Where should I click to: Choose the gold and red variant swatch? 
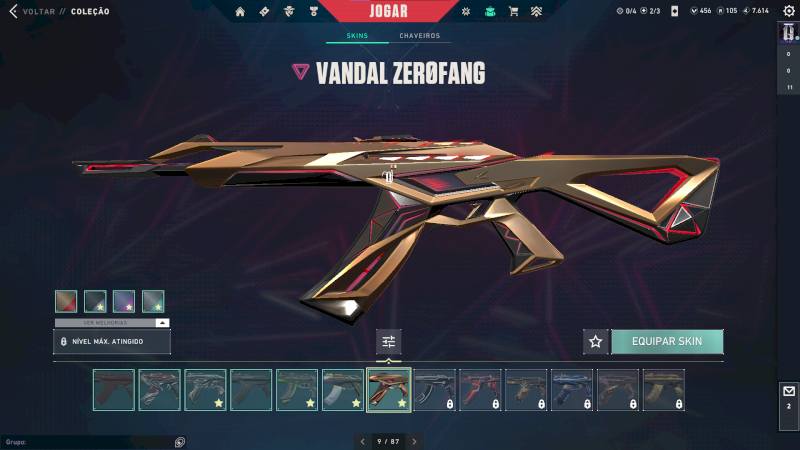click(x=66, y=301)
